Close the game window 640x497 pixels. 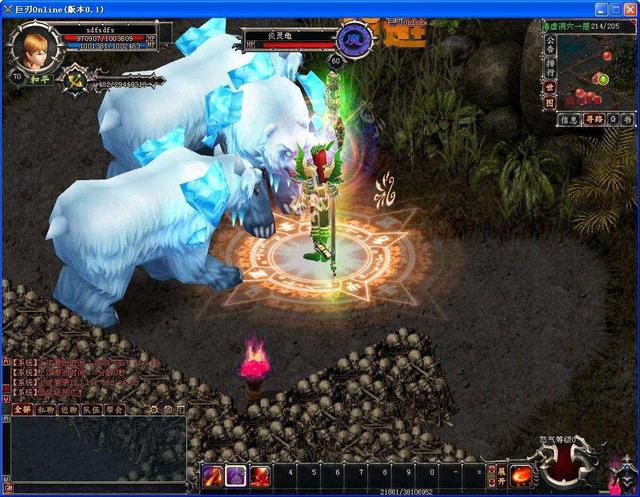point(628,8)
